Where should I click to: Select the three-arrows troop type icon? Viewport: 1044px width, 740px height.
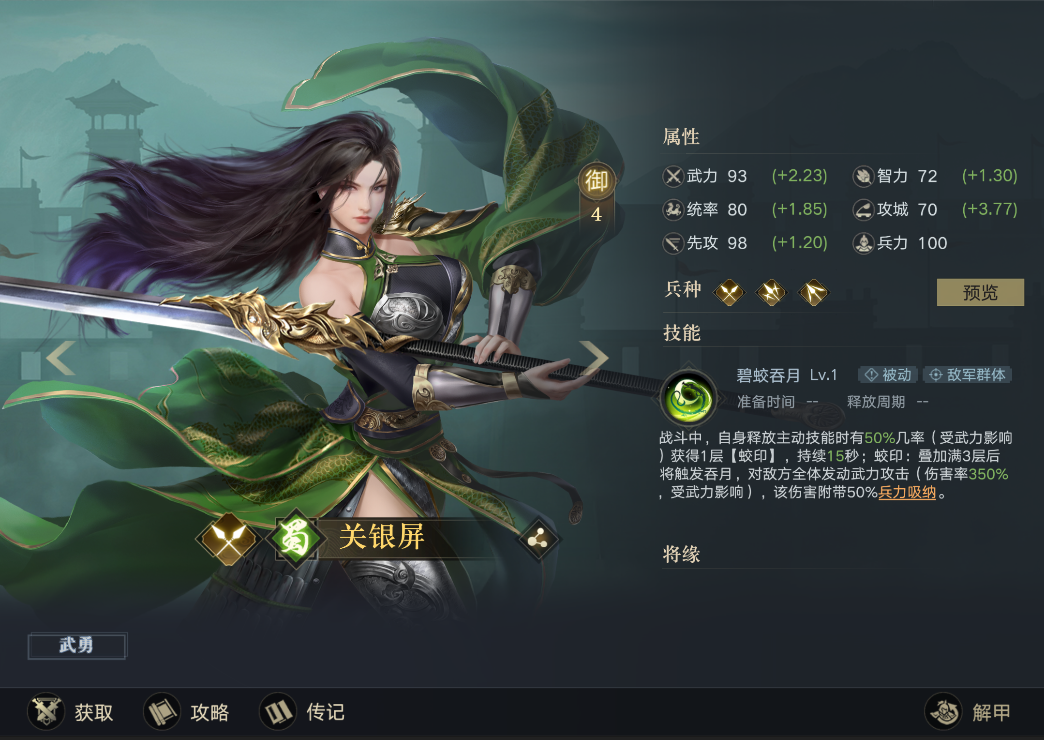[x=814, y=292]
